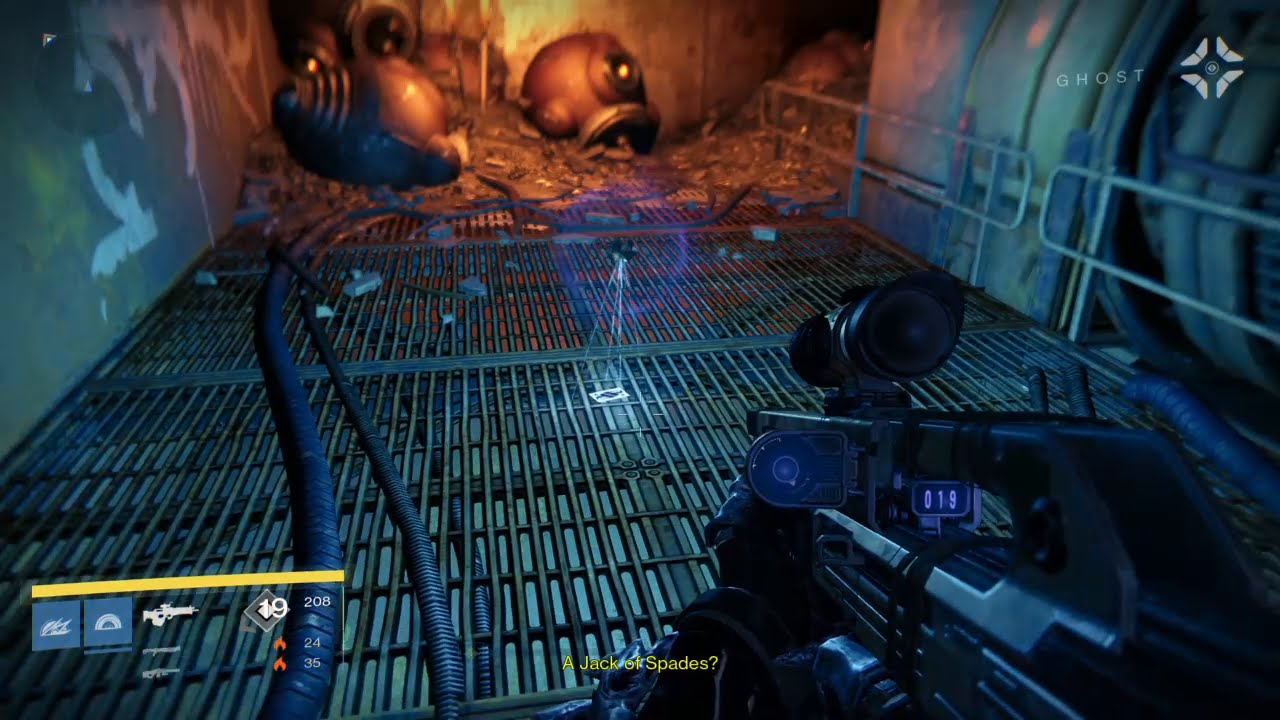Select the dome-shaped melee ability icon
This screenshot has height=720, width=1280.
[x=107, y=625]
